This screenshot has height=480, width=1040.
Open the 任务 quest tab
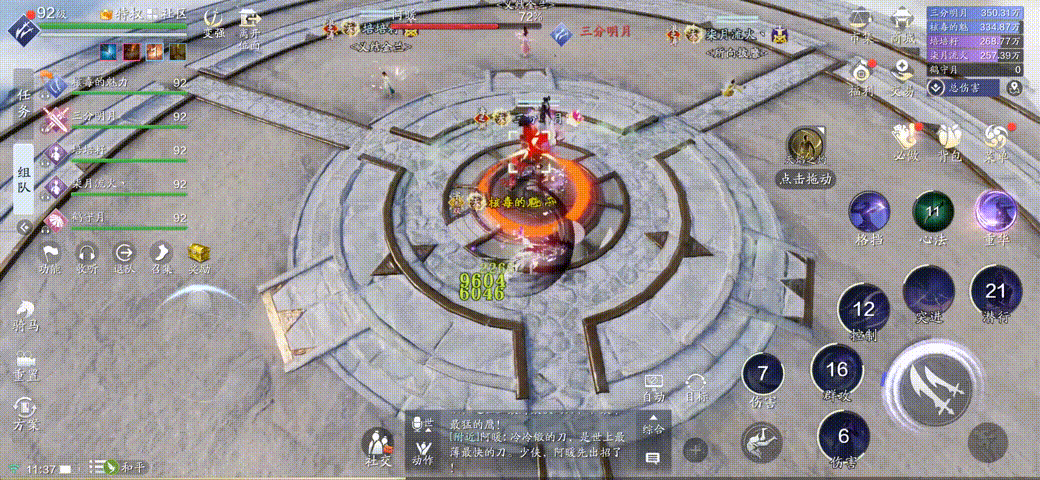click(25, 102)
